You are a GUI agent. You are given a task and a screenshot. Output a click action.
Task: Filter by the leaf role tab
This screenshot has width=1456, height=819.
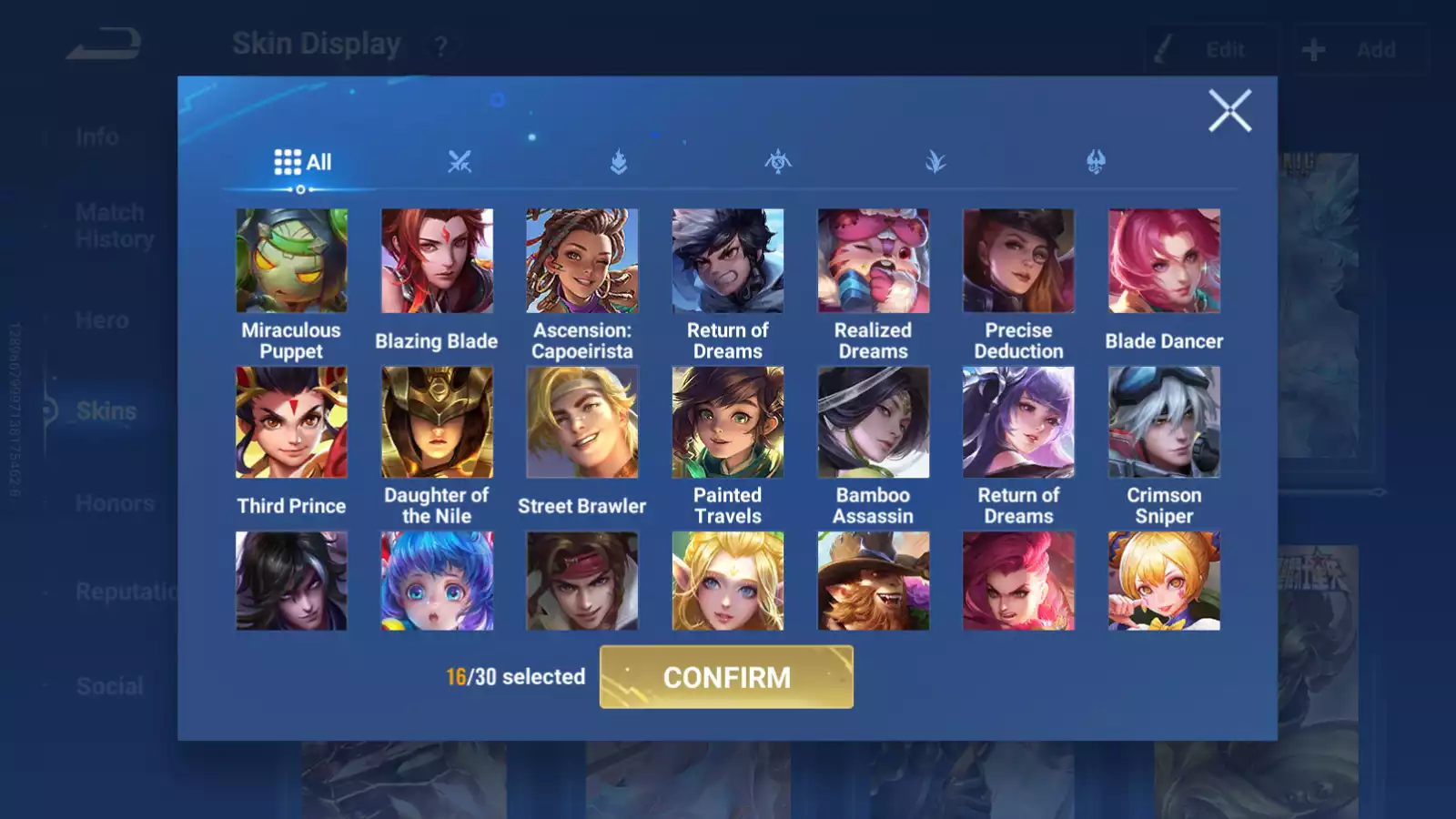[935, 163]
